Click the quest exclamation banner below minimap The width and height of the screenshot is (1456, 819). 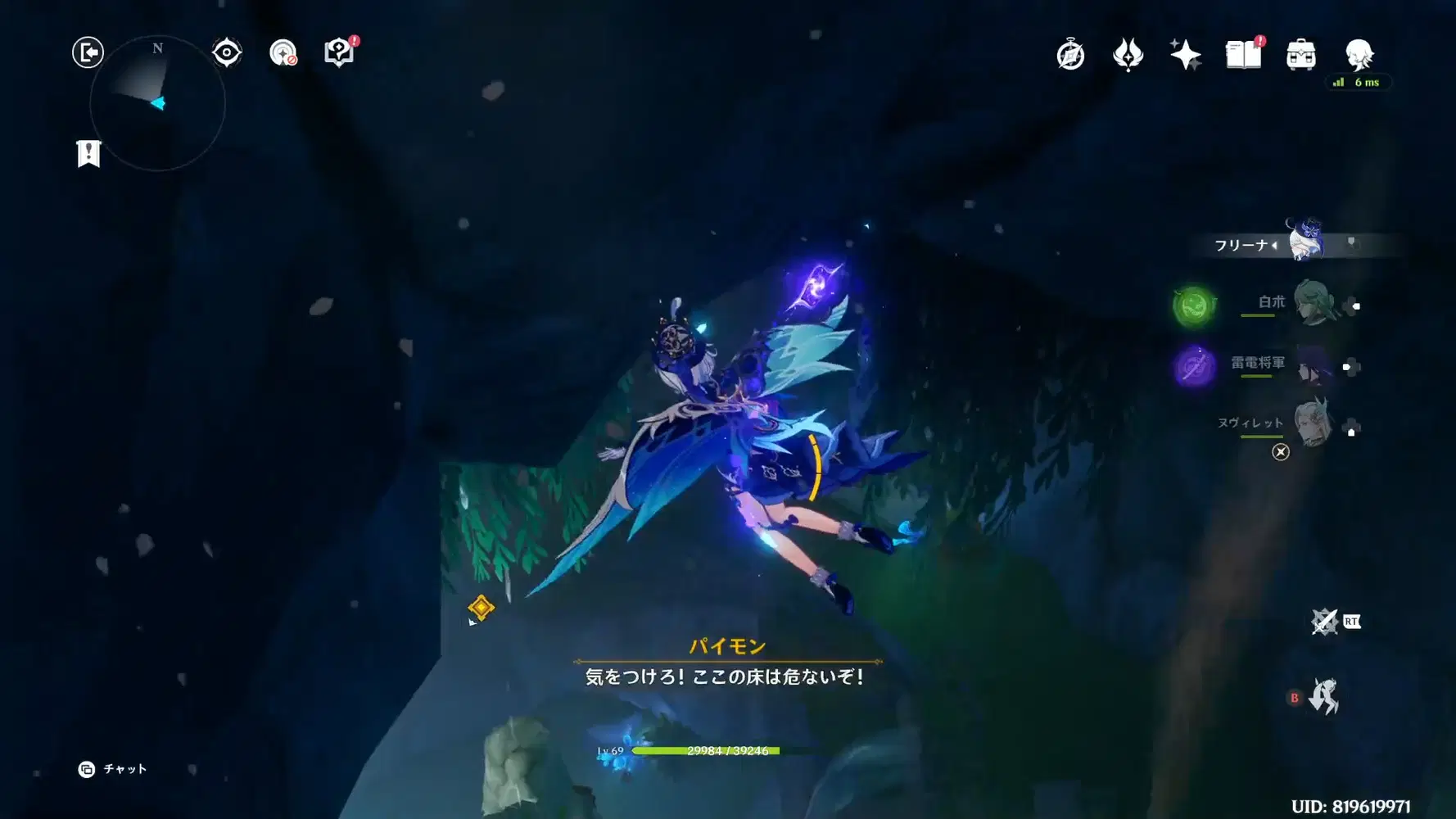tap(88, 152)
